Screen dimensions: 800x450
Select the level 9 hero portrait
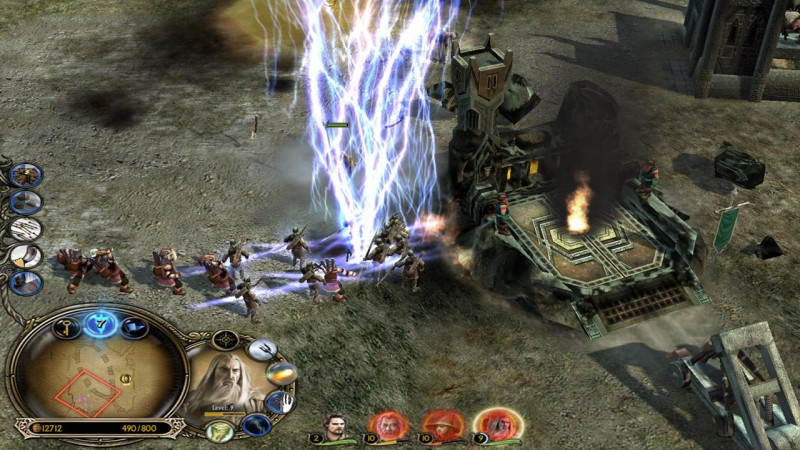pos(493,425)
